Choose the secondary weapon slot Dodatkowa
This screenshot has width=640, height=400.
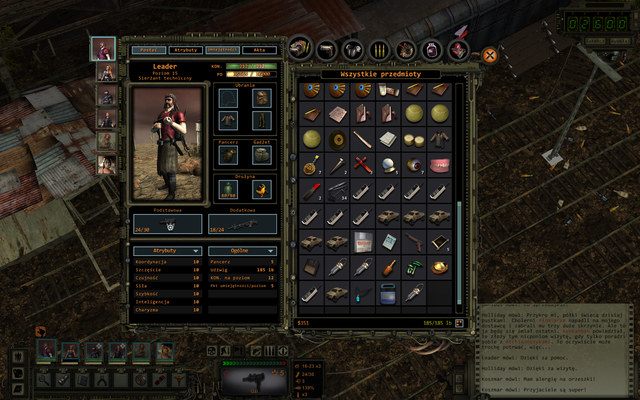pyautogui.click(x=242, y=226)
